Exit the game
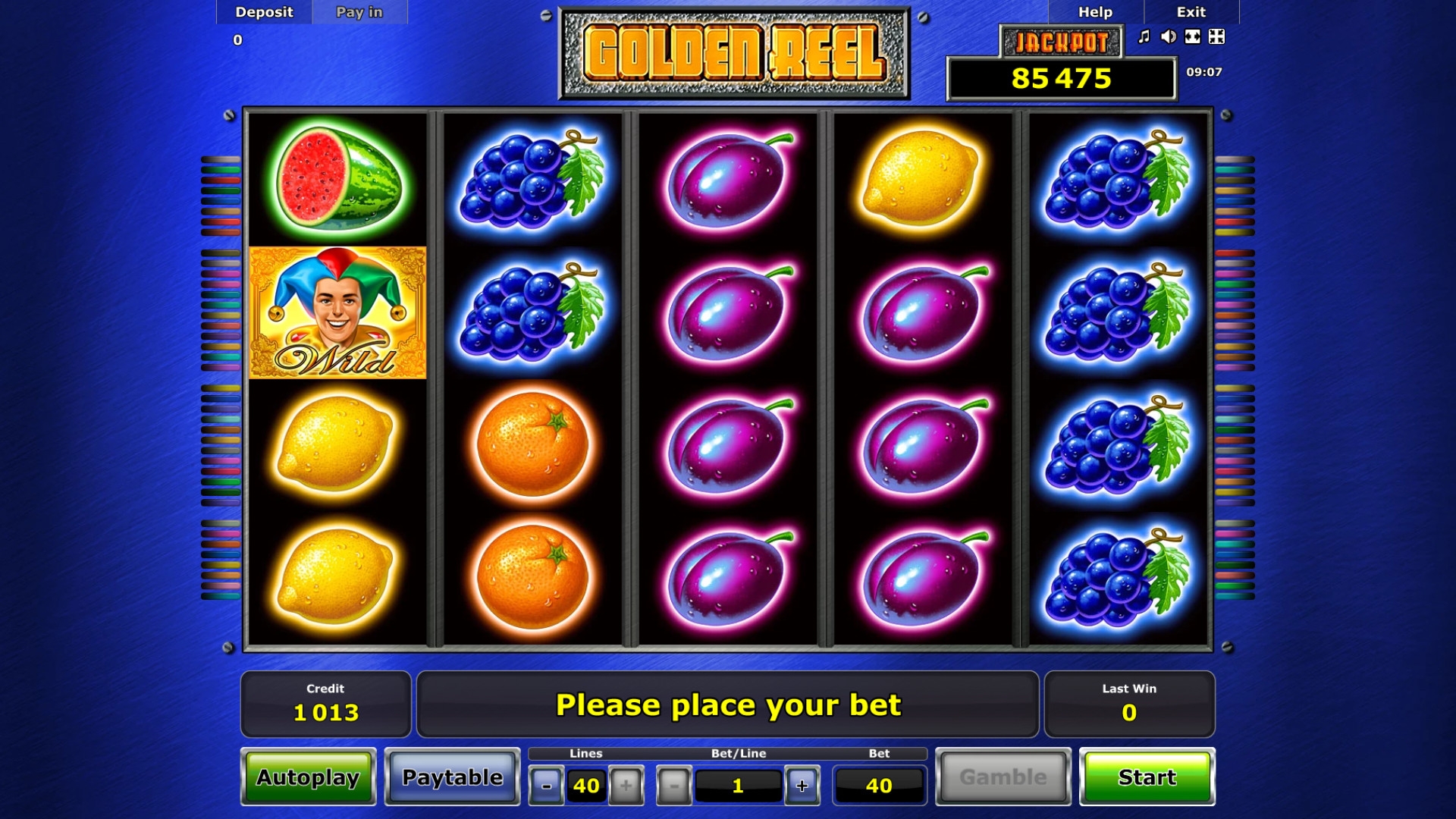The height and width of the screenshot is (819, 1456). coord(1191,12)
